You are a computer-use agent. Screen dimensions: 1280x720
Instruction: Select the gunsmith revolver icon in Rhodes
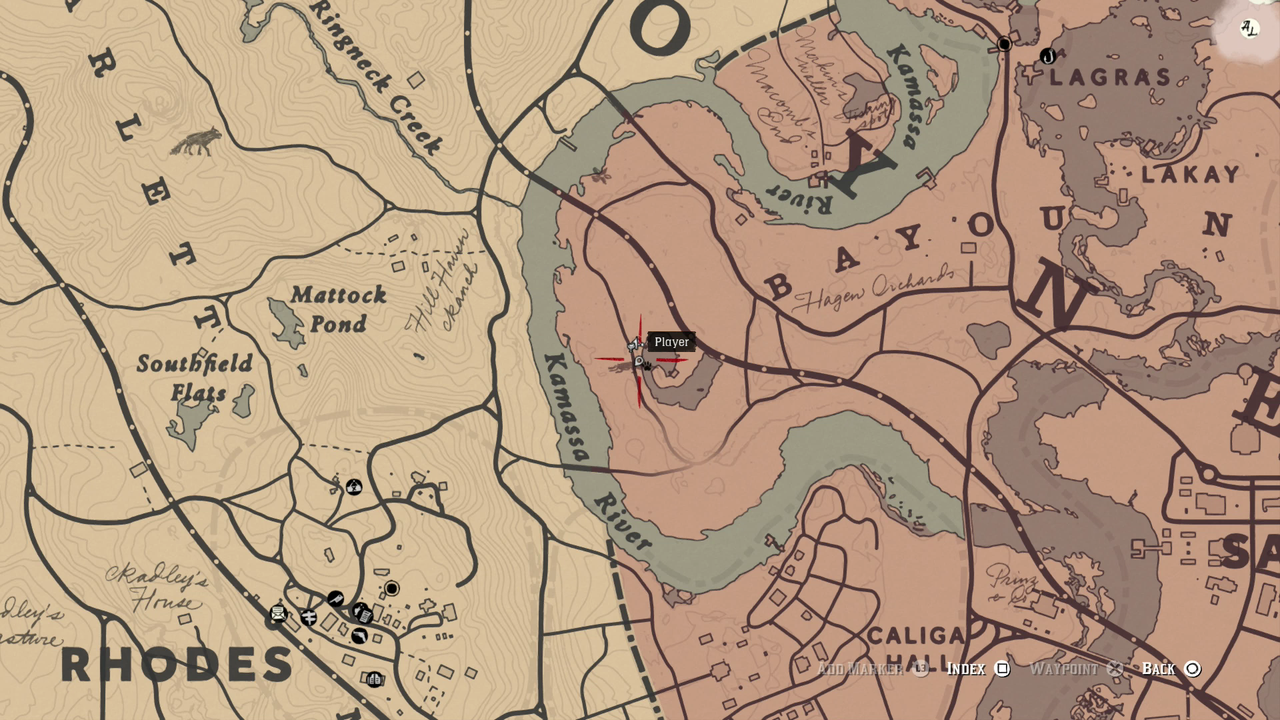[359, 635]
